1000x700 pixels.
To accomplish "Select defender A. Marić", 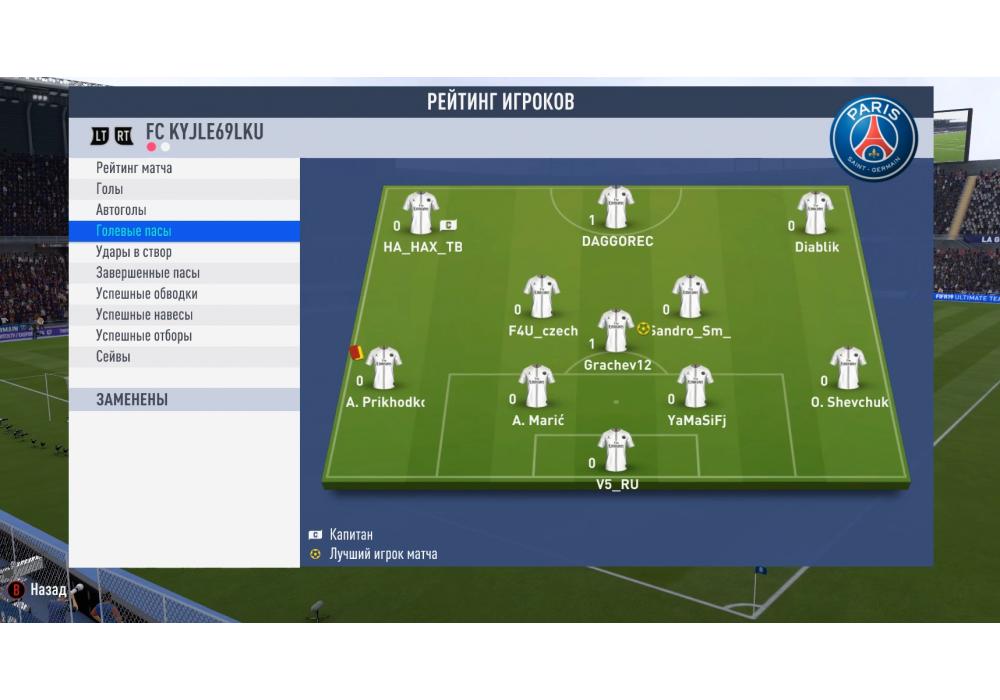I will (x=537, y=387).
